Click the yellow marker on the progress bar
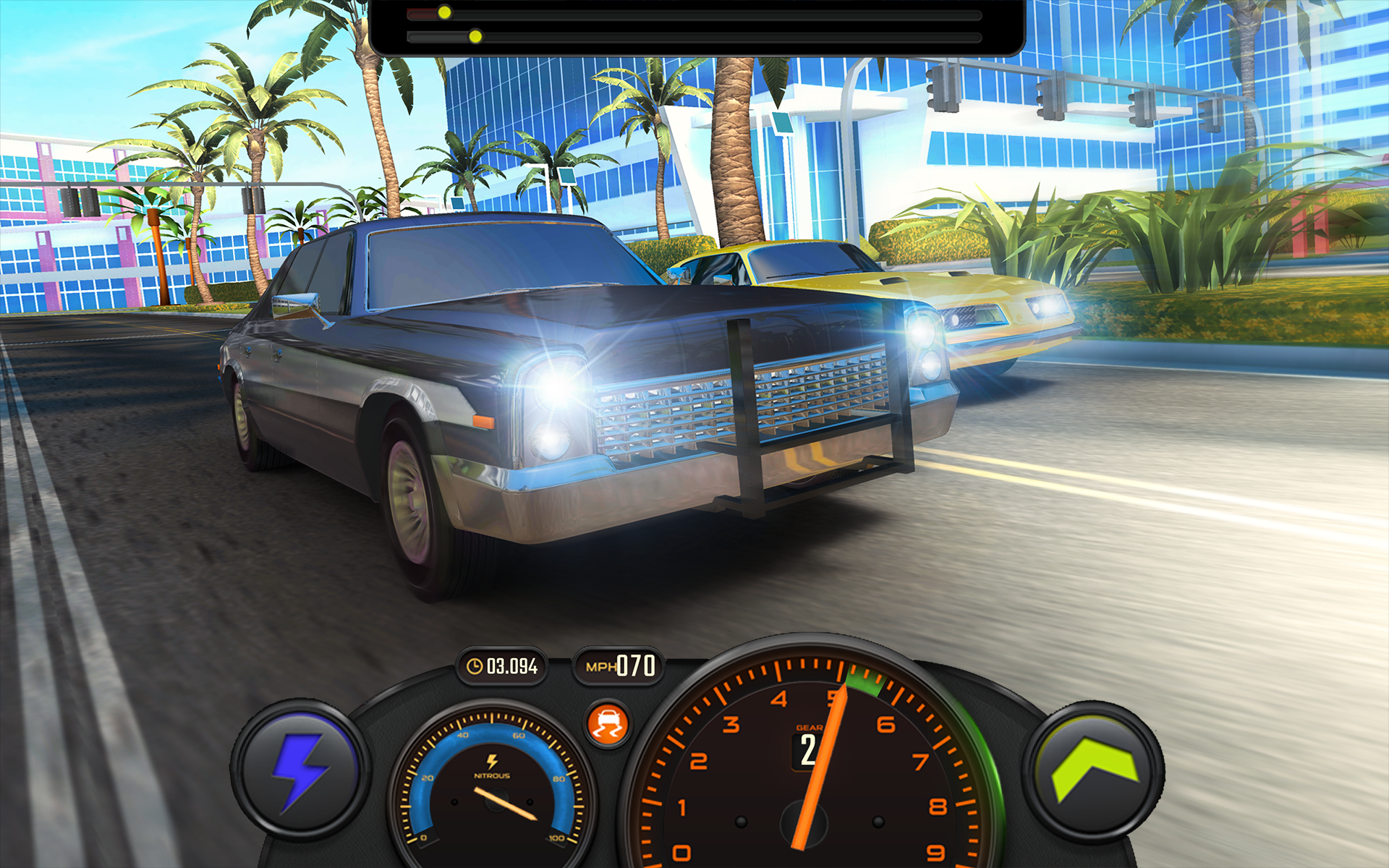This screenshot has height=868, width=1389. coord(445,12)
